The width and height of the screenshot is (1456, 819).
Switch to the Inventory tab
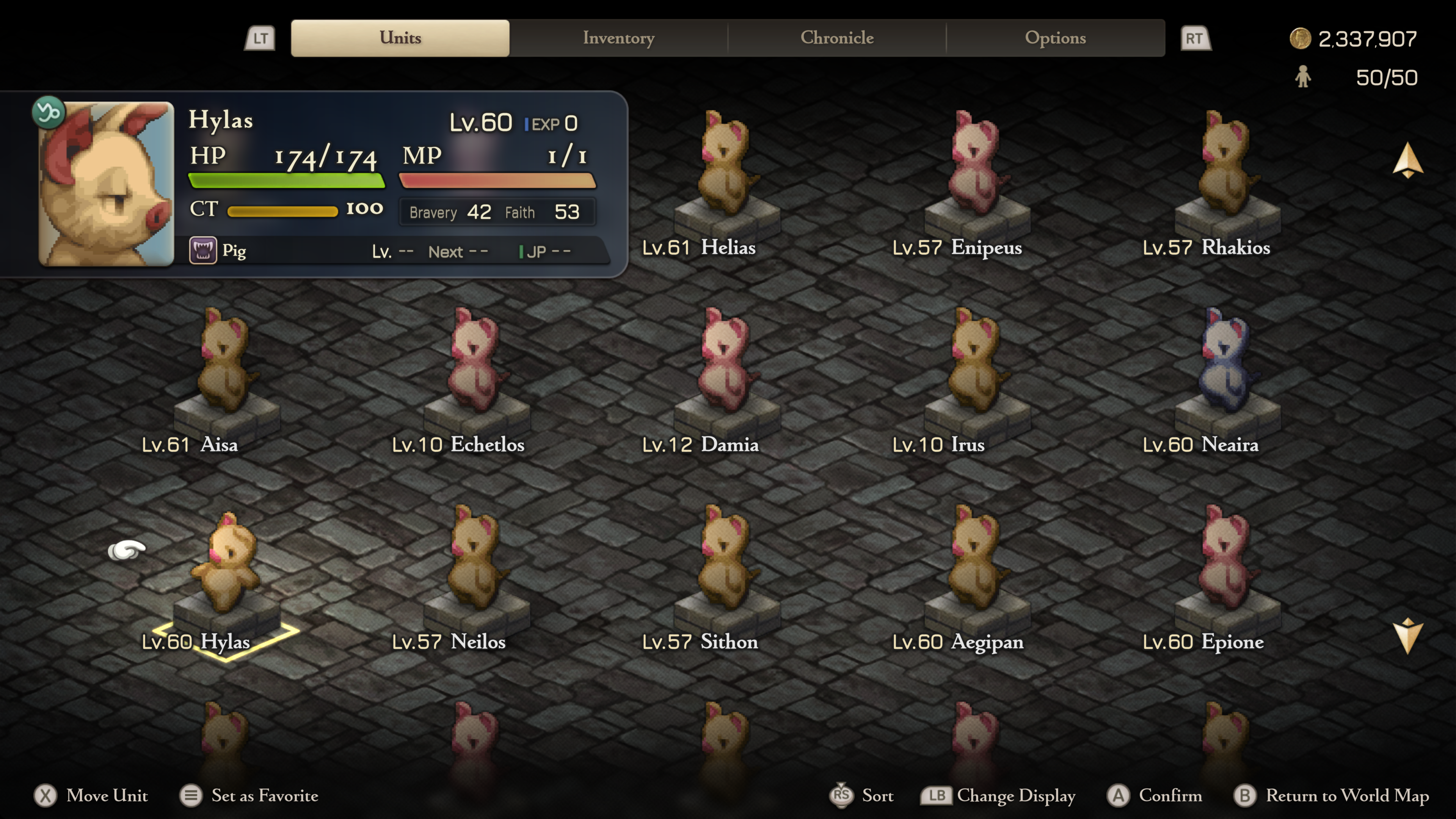click(x=618, y=38)
